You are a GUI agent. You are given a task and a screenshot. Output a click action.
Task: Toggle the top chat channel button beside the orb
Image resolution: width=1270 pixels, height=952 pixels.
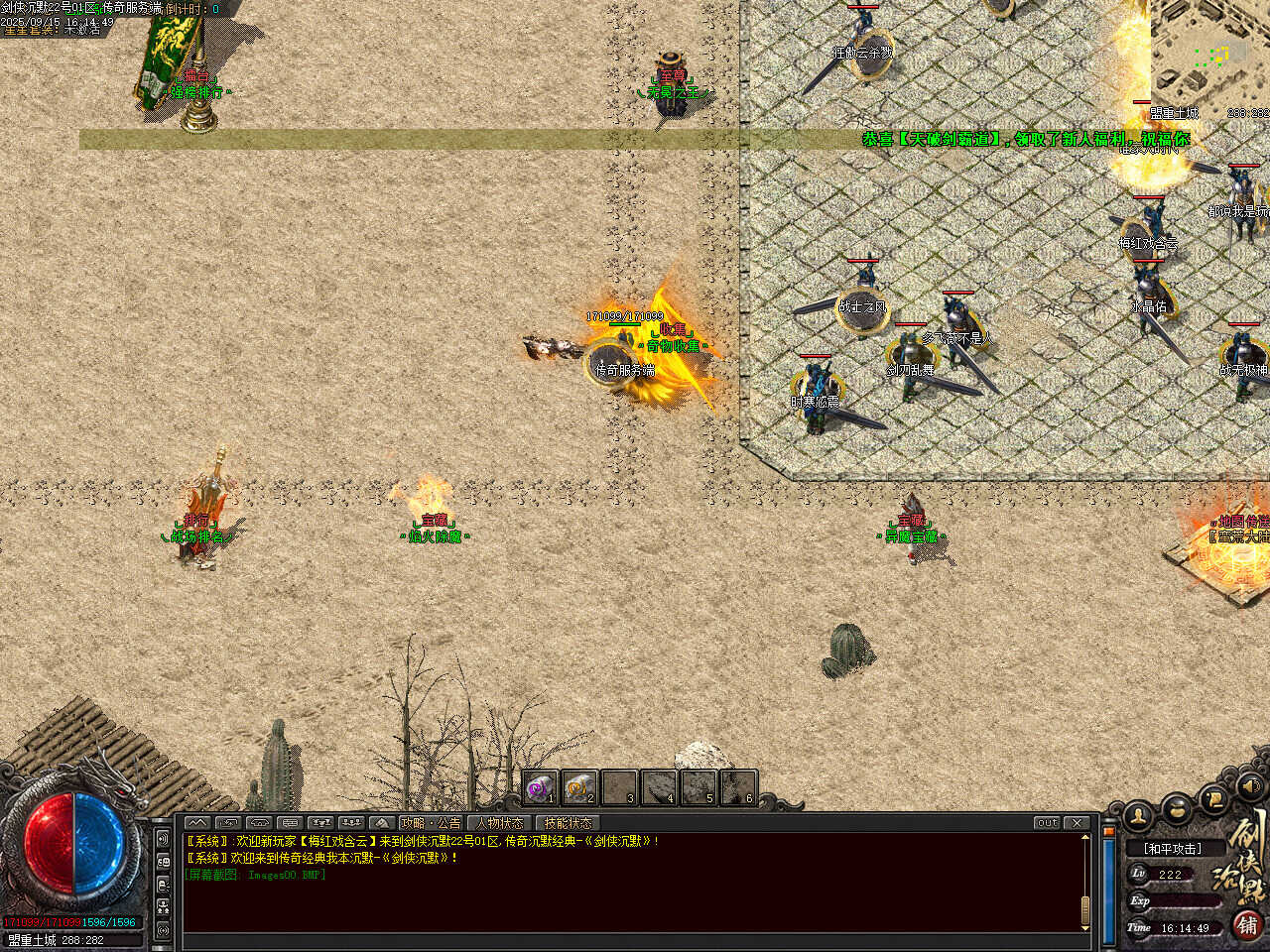[163, 839]
